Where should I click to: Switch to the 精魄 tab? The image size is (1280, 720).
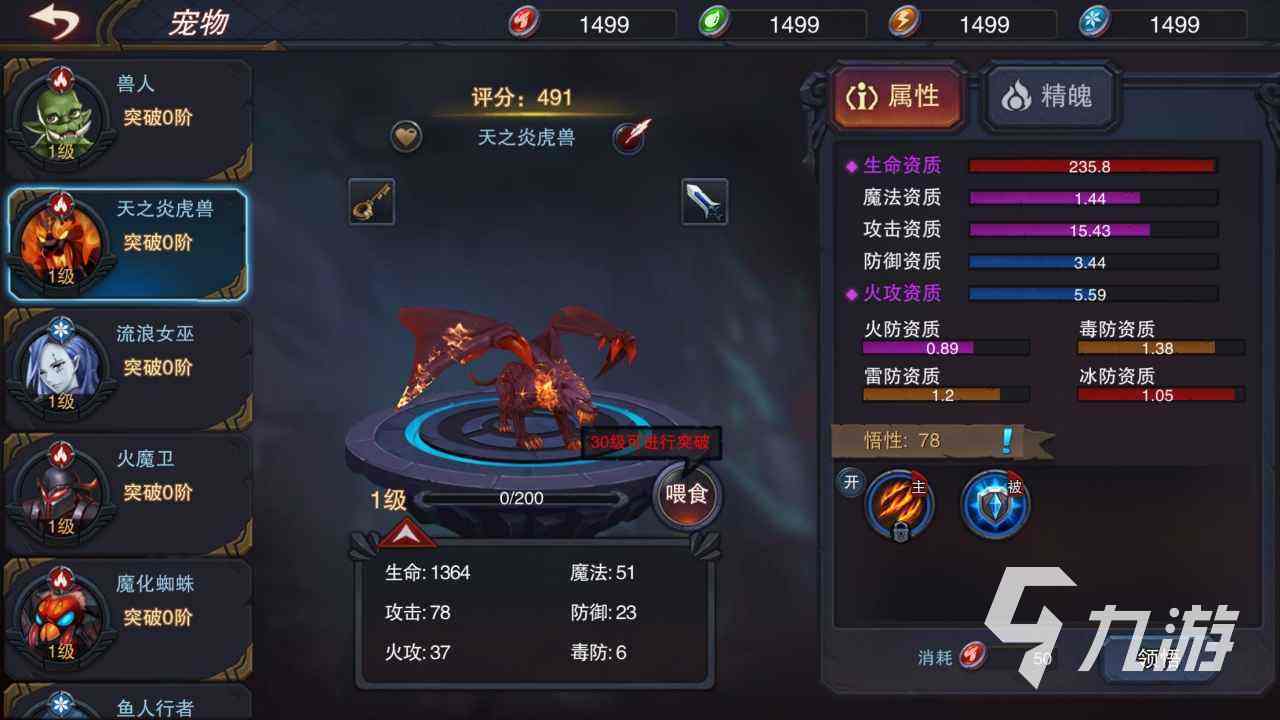pyautogui.click(x=1049, y=98)
